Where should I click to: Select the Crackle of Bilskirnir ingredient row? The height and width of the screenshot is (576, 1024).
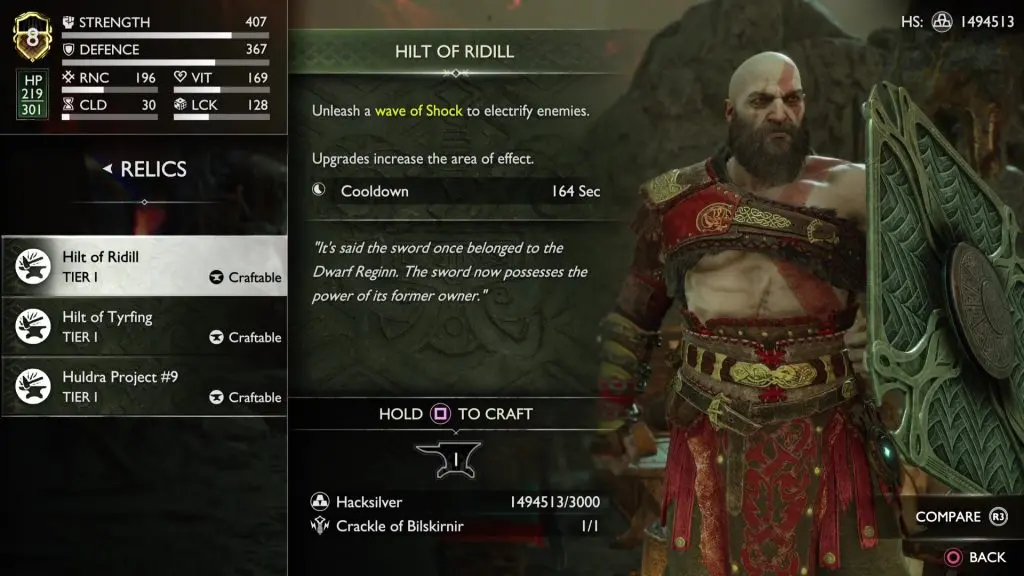455,526
